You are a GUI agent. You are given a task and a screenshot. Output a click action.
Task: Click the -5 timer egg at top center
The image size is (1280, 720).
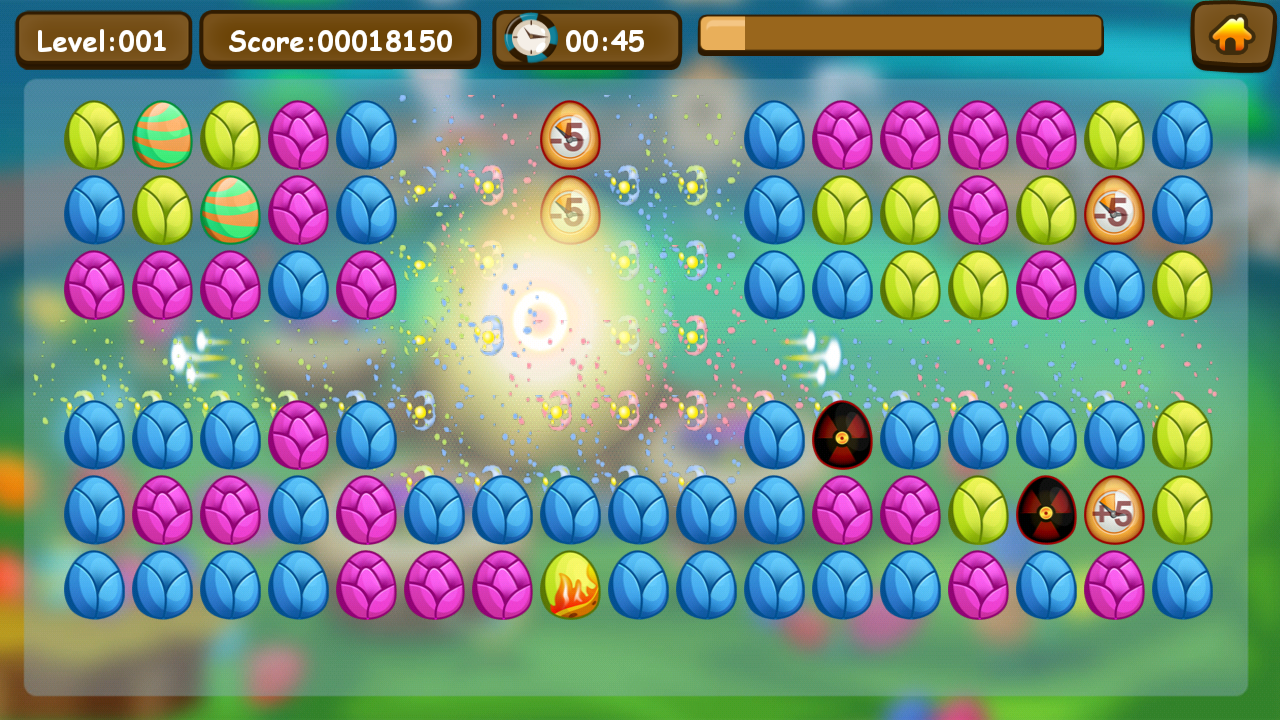[570, 136]
